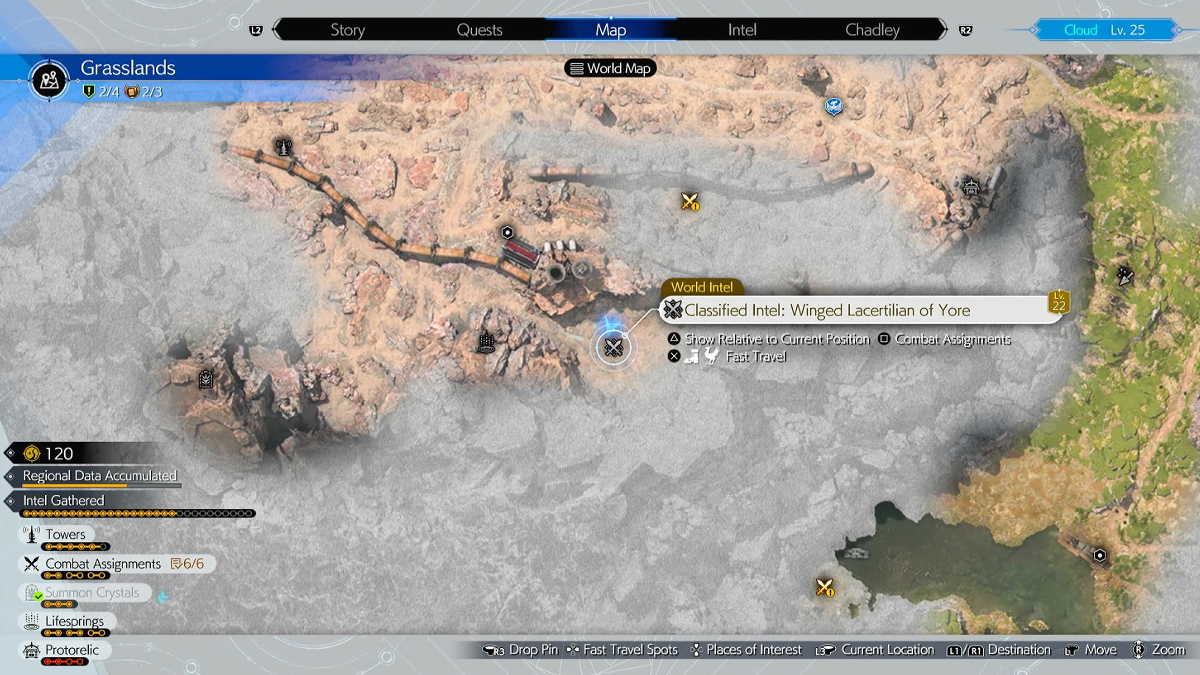Switch to the Story tab
Screen dimensions: 1200x675
(x=347, y=30)
